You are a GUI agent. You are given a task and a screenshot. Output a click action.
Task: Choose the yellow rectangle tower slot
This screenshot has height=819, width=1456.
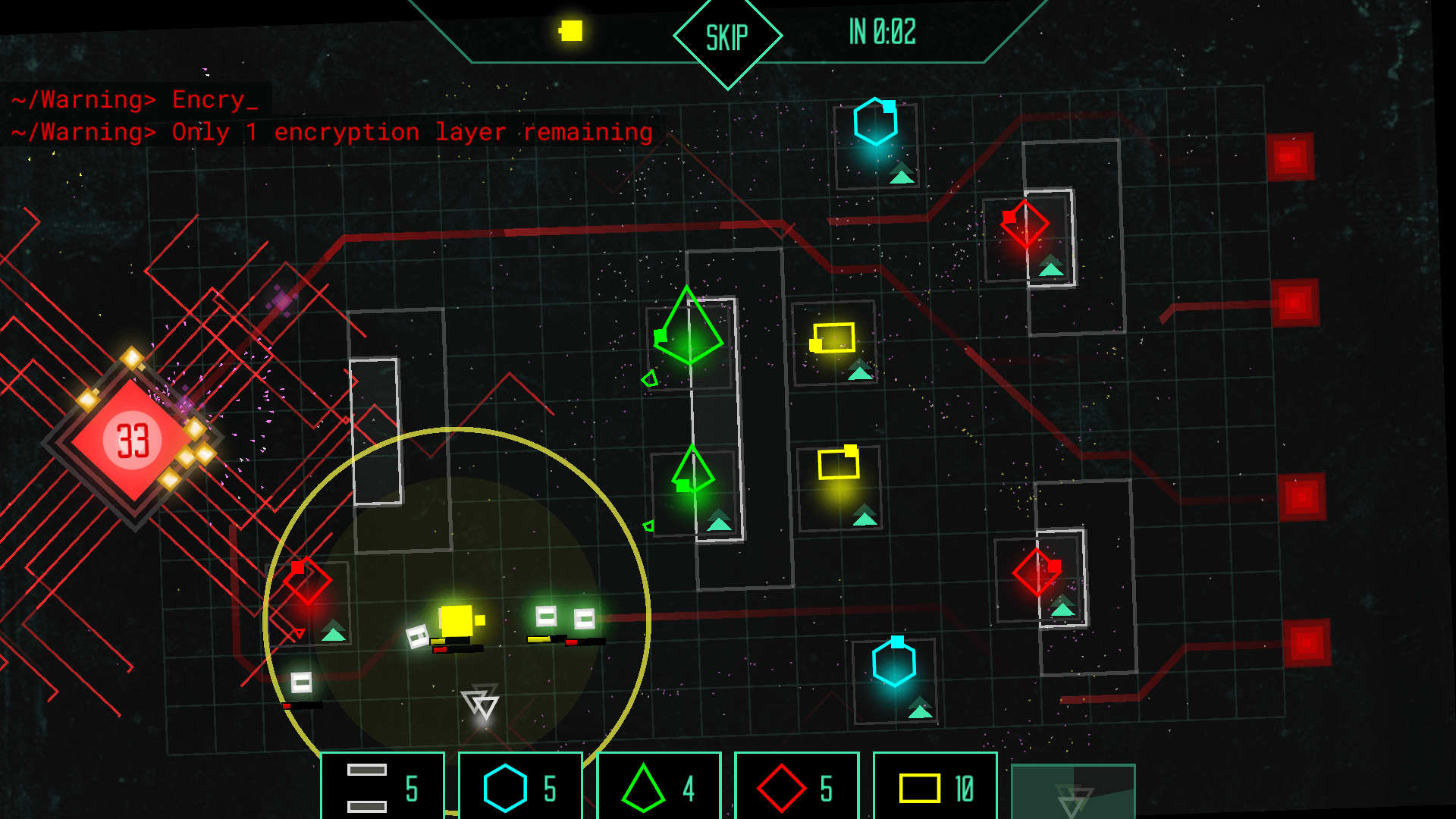934,787
